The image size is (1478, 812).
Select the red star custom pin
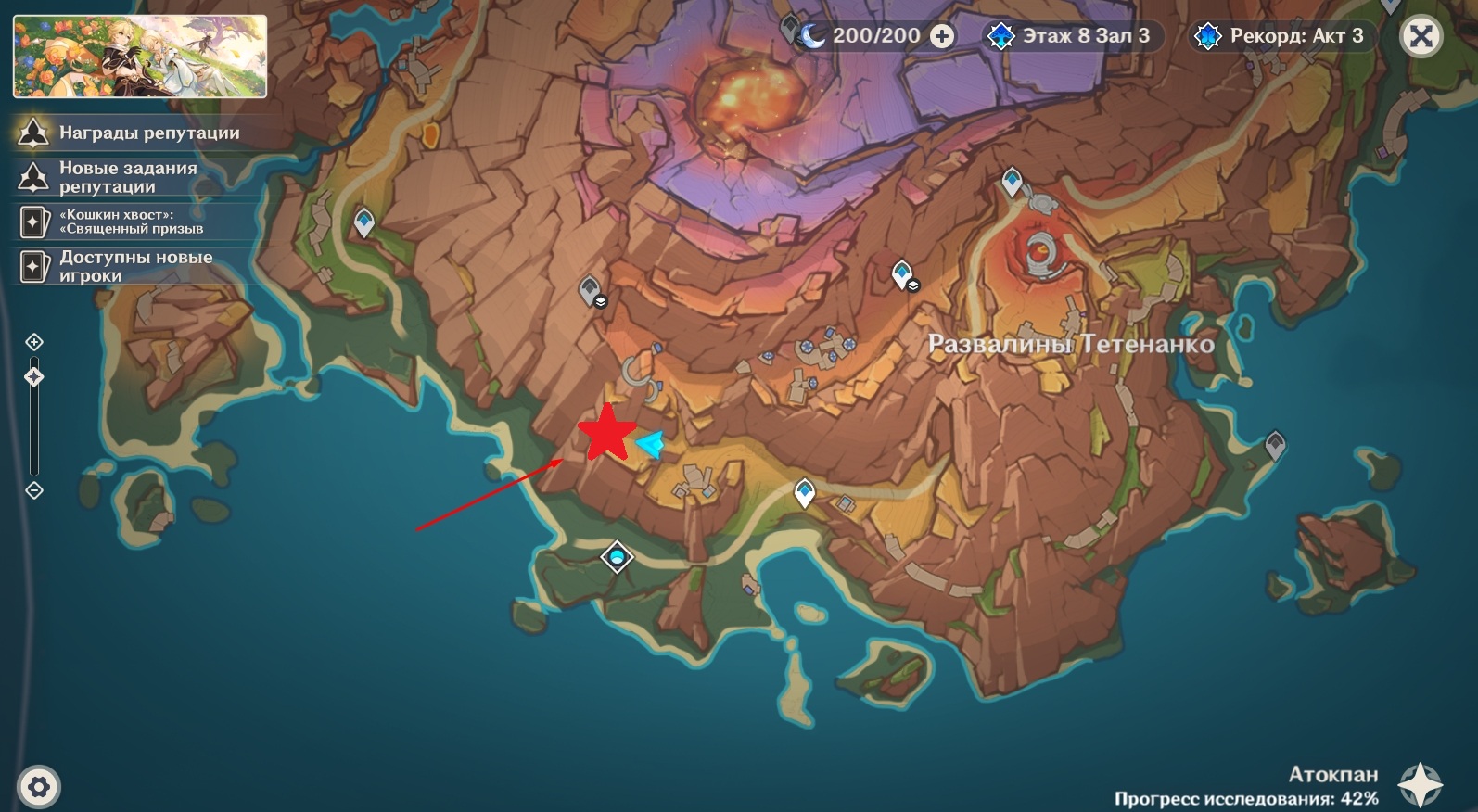click(607, 432)
